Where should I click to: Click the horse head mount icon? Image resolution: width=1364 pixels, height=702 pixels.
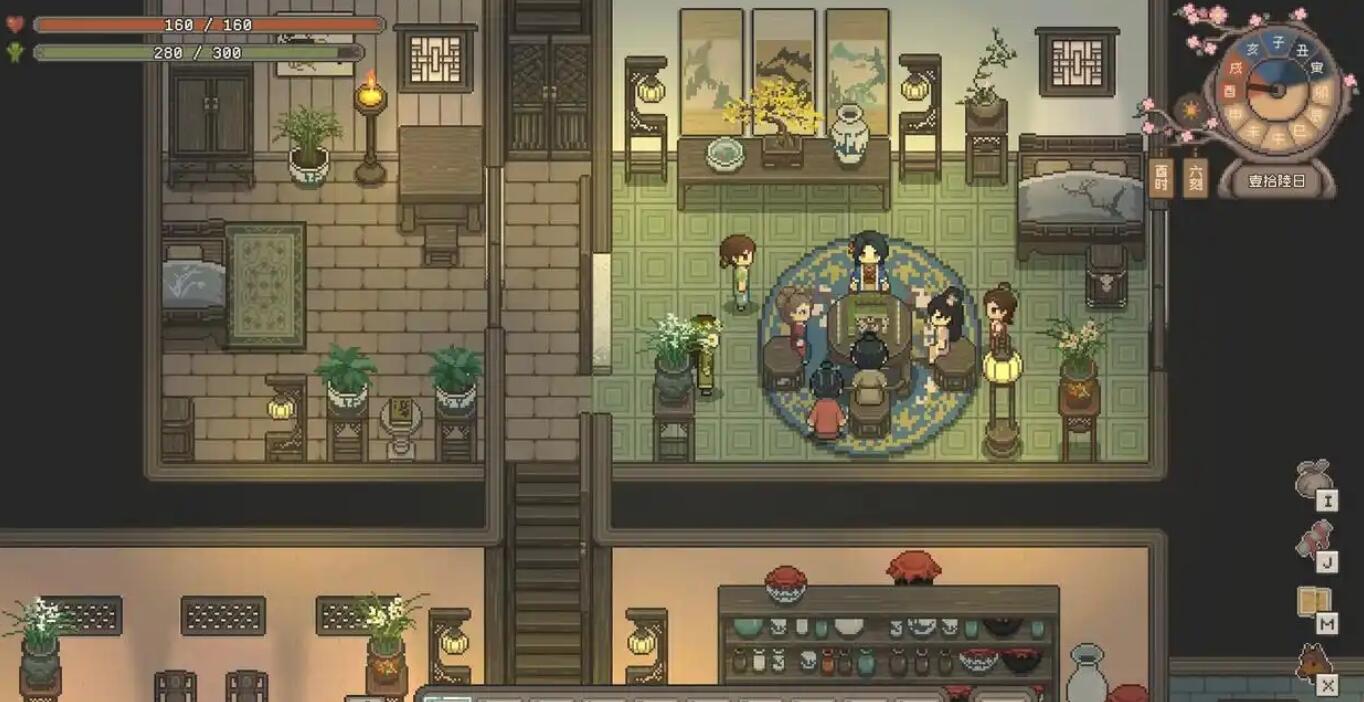pos(1313,664)
